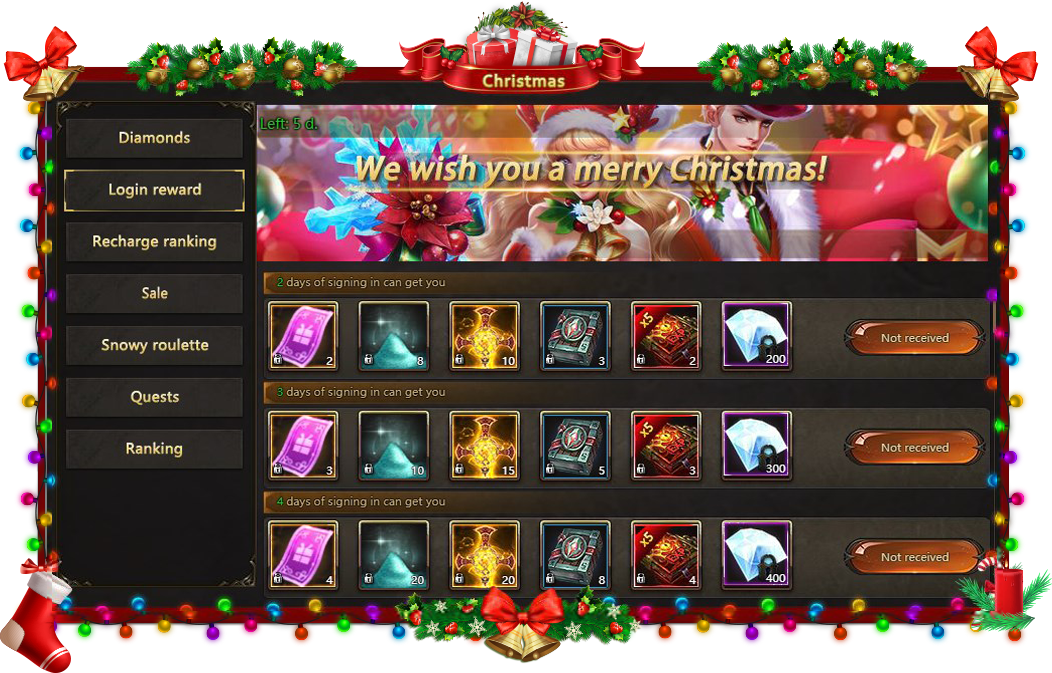Select the Login reward tab
The image size is (1052, 673).
point(154,190)
